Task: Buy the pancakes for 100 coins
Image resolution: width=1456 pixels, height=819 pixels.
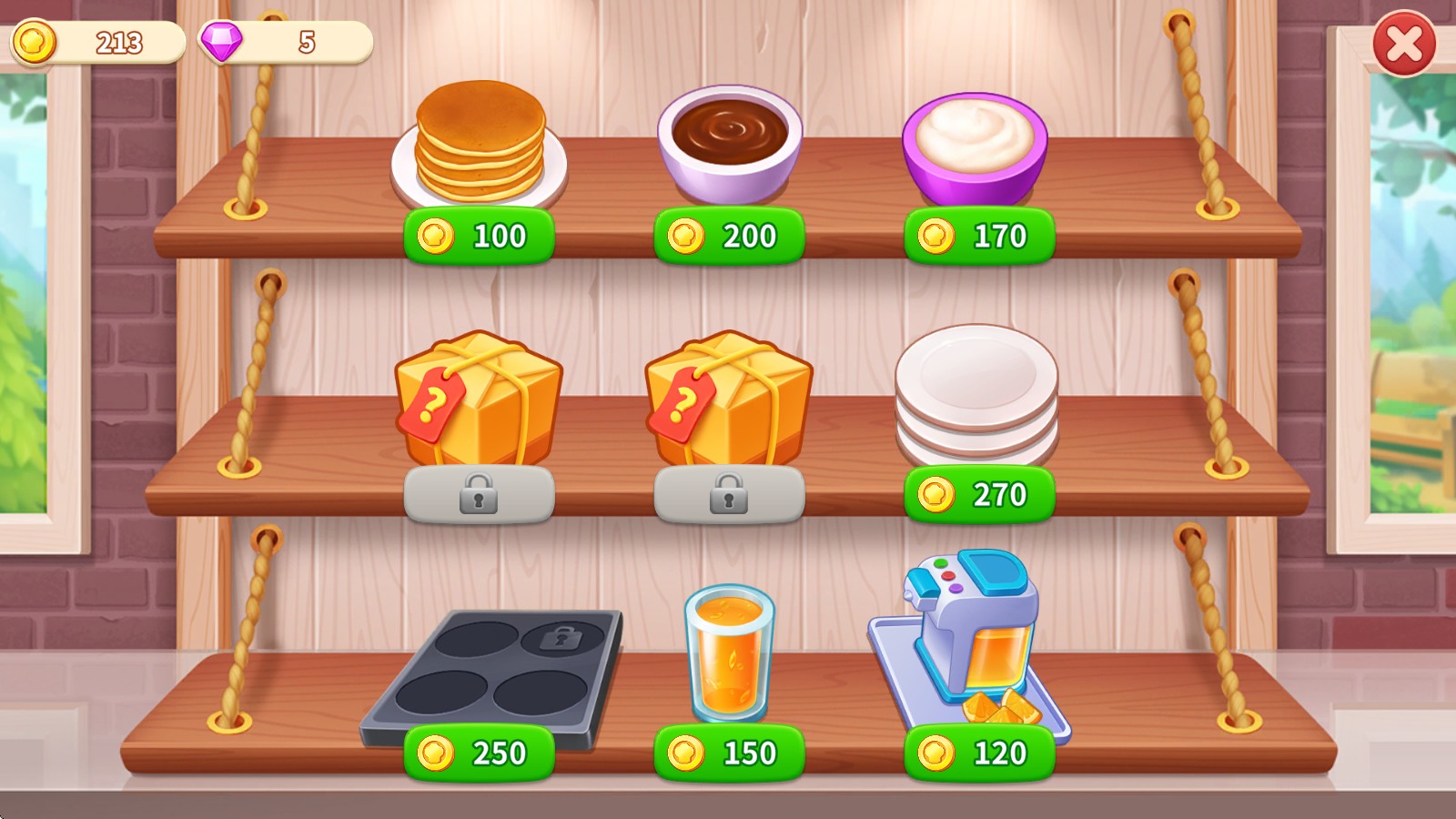Action: (477, 236)
